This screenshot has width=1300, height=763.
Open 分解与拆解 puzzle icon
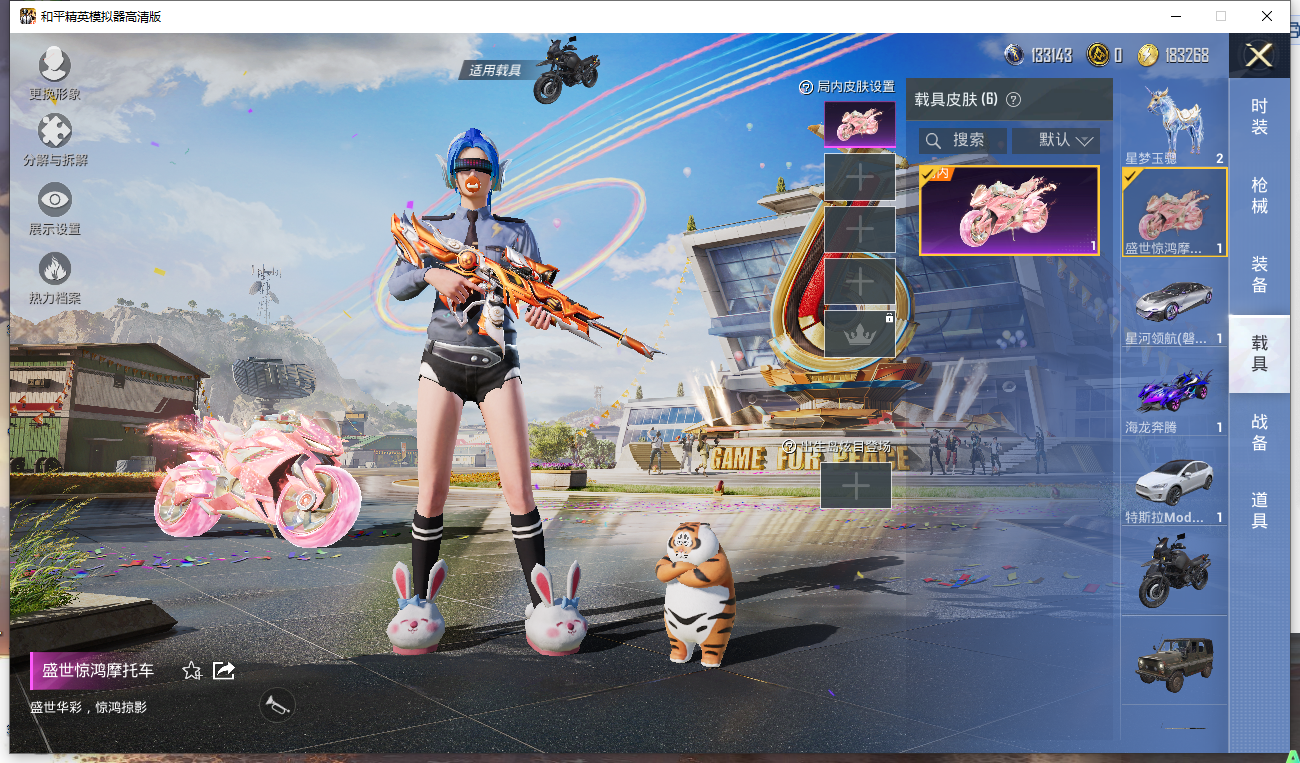click(55, 132)
